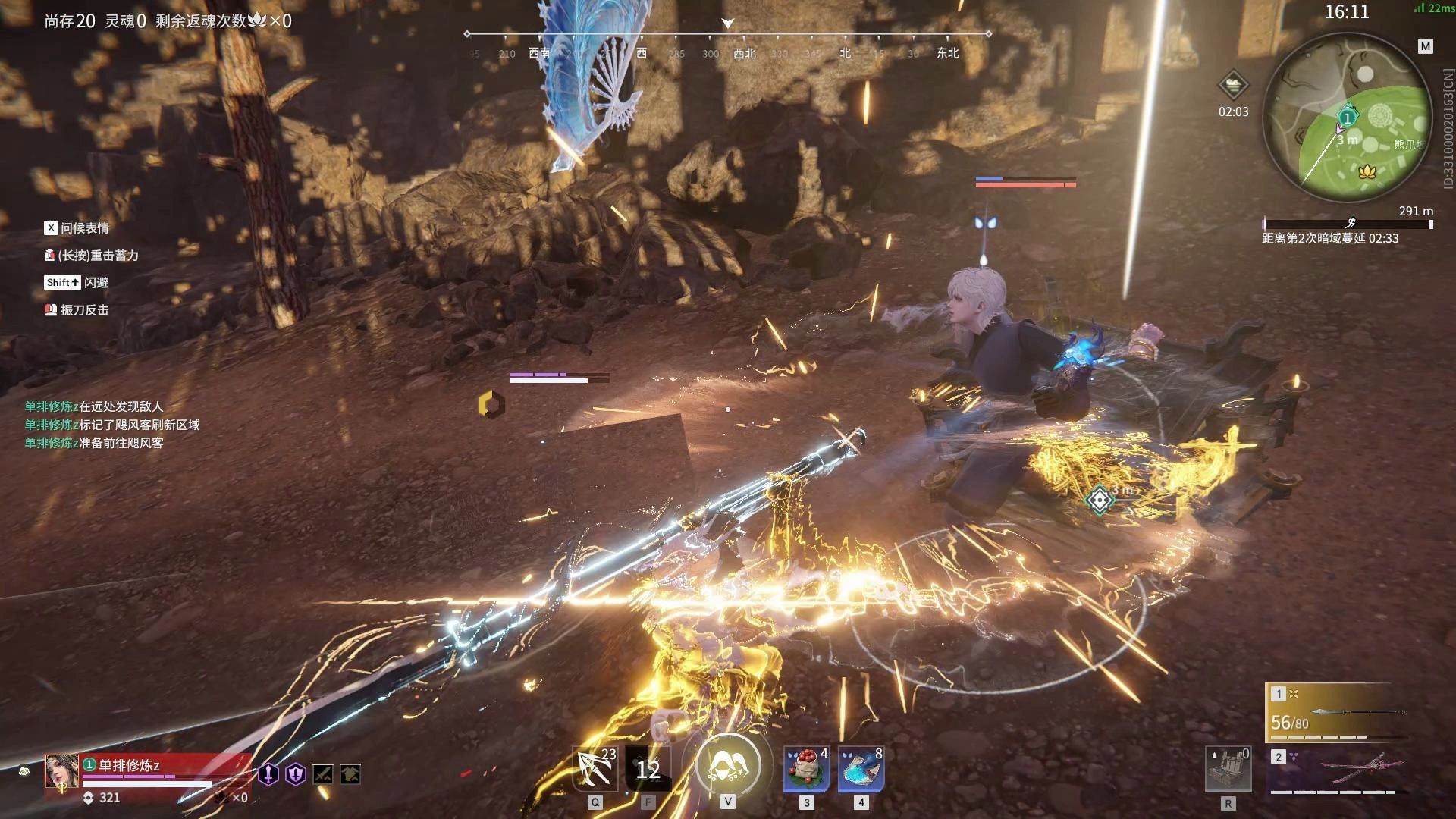
Task: Click the 02:03 event timer icon
Action: [x=1233, y=85]
